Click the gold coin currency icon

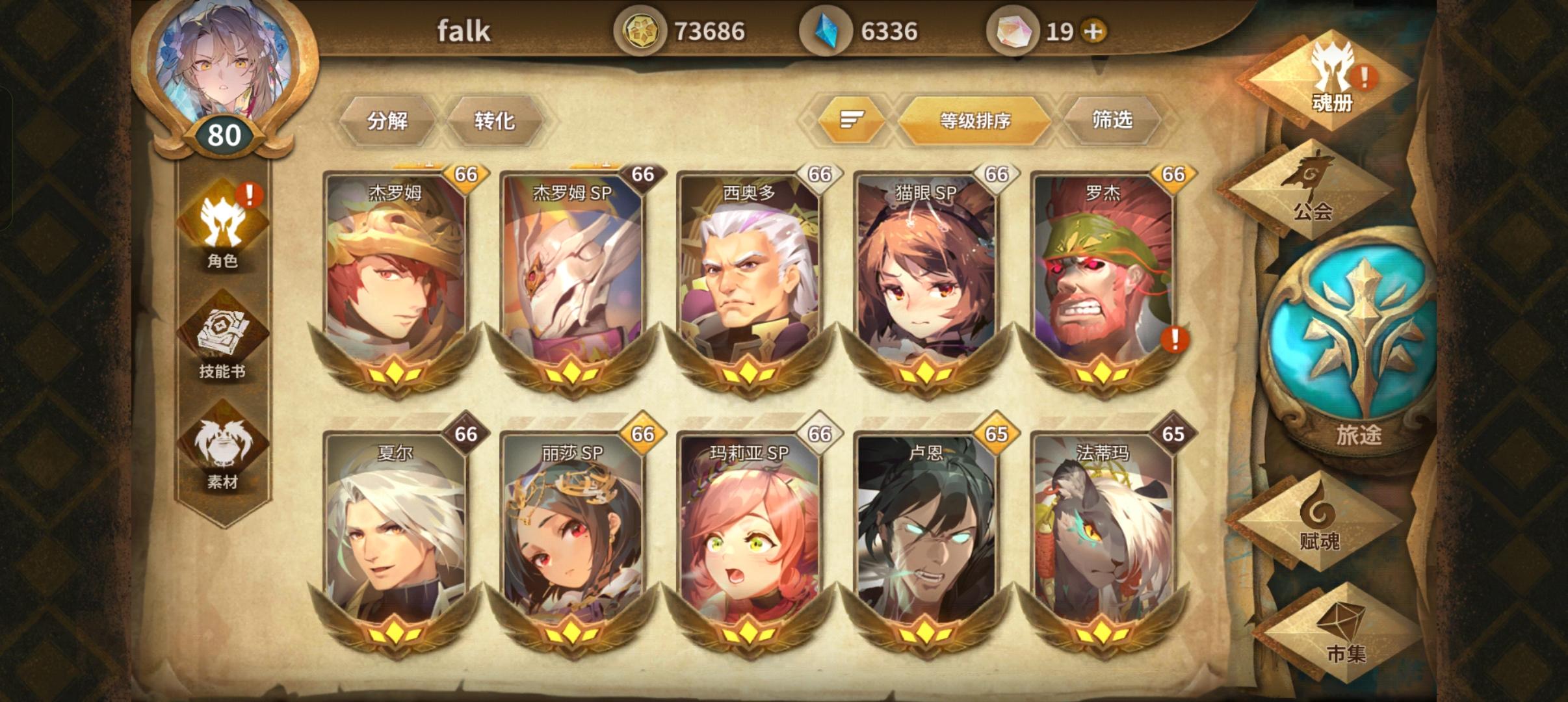[643, 31]
